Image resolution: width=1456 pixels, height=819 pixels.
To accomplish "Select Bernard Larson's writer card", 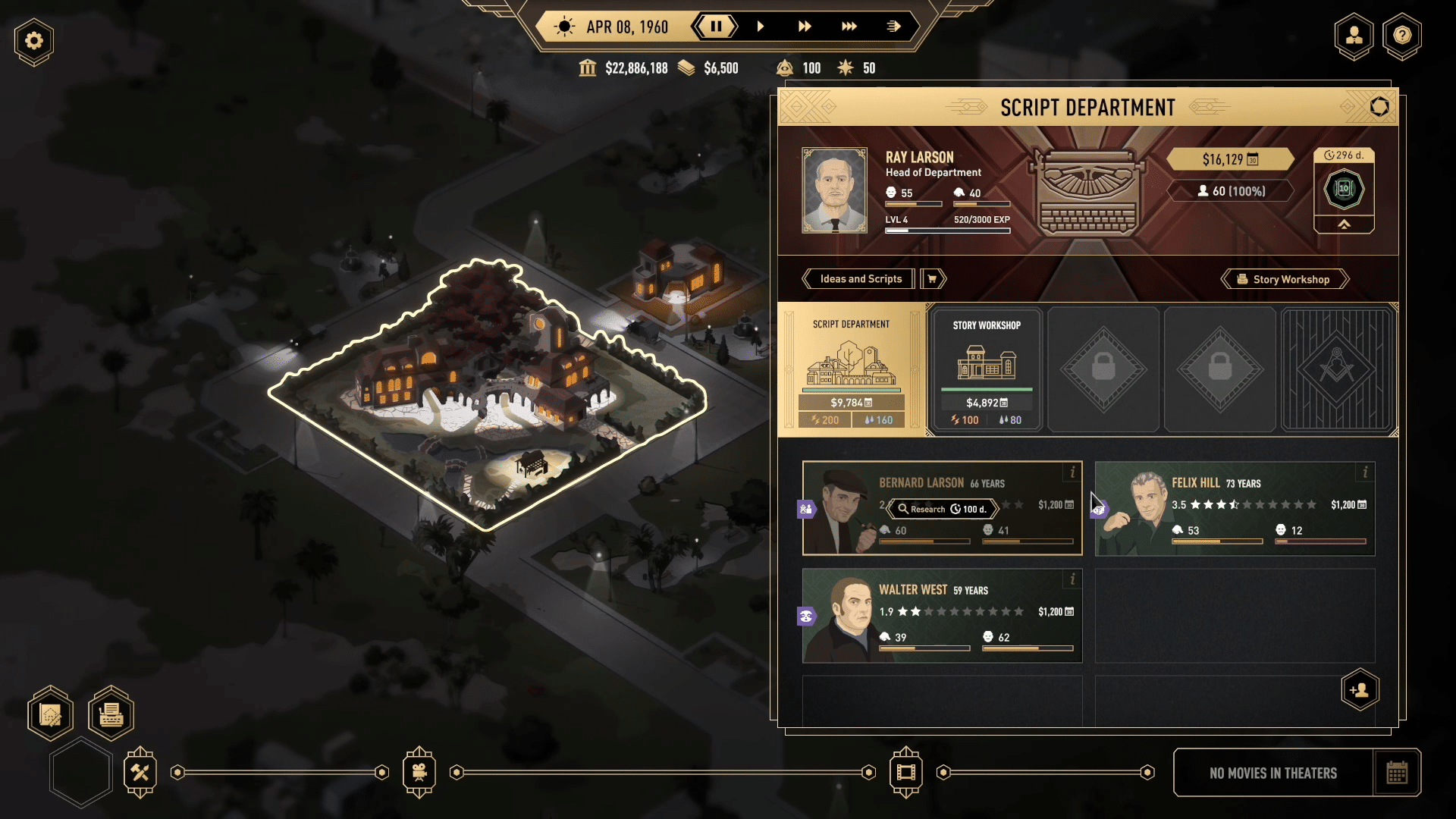I will (x=942, y=508).
